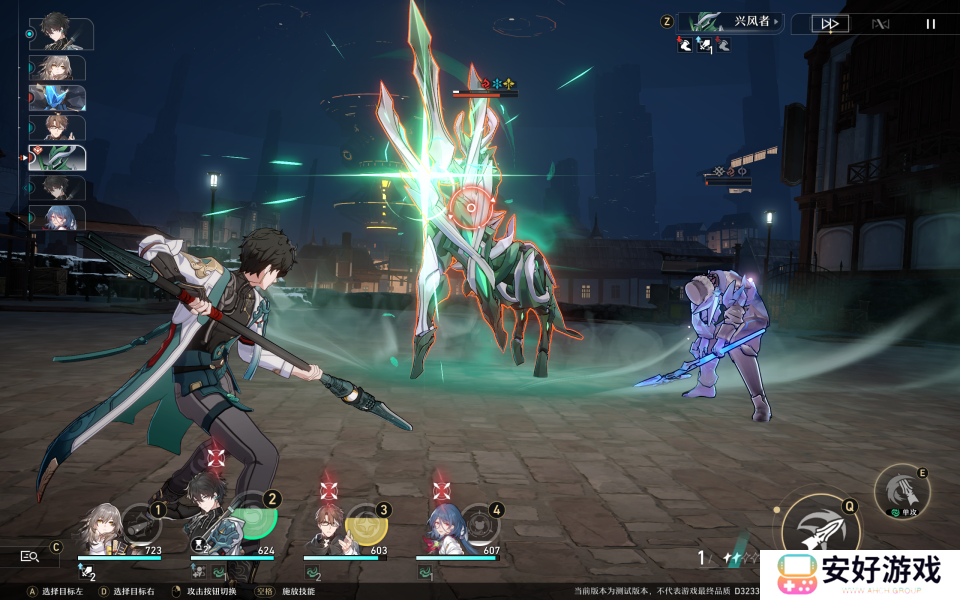Select the green-bladed enemy portrait in turn order

(57, 158)
